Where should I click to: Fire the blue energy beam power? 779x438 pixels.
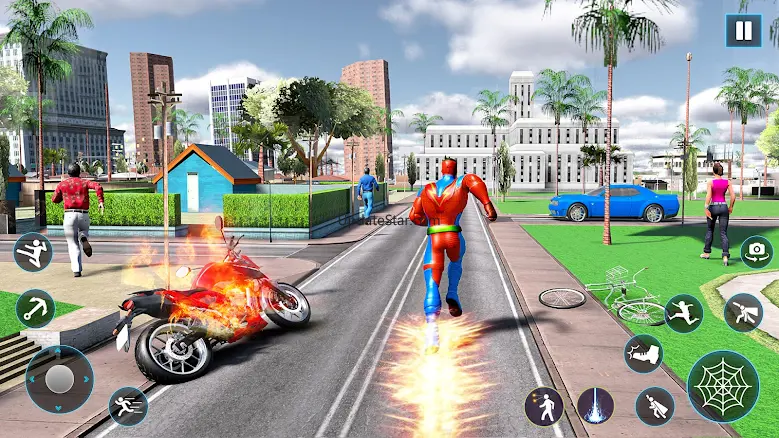596,406
